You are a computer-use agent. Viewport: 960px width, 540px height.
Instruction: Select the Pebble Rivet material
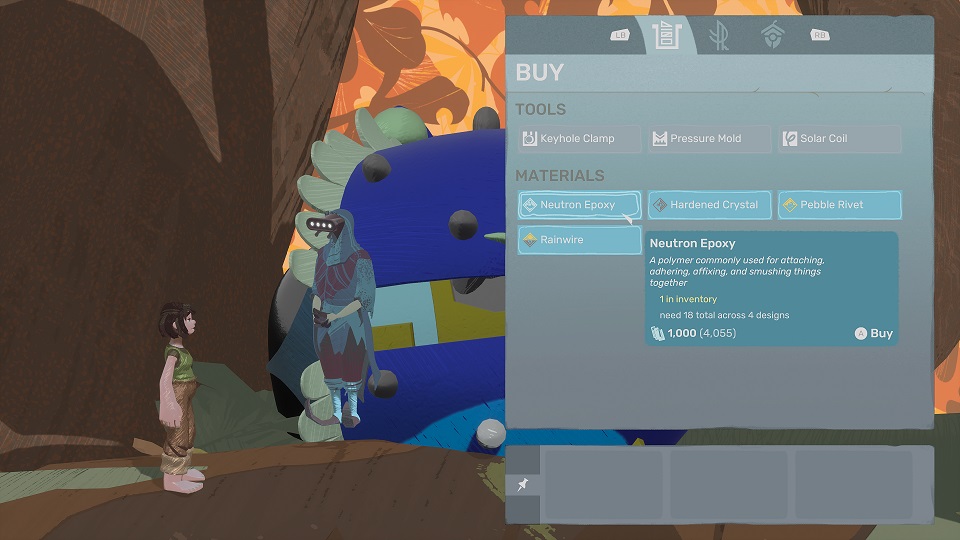(839, 205)
